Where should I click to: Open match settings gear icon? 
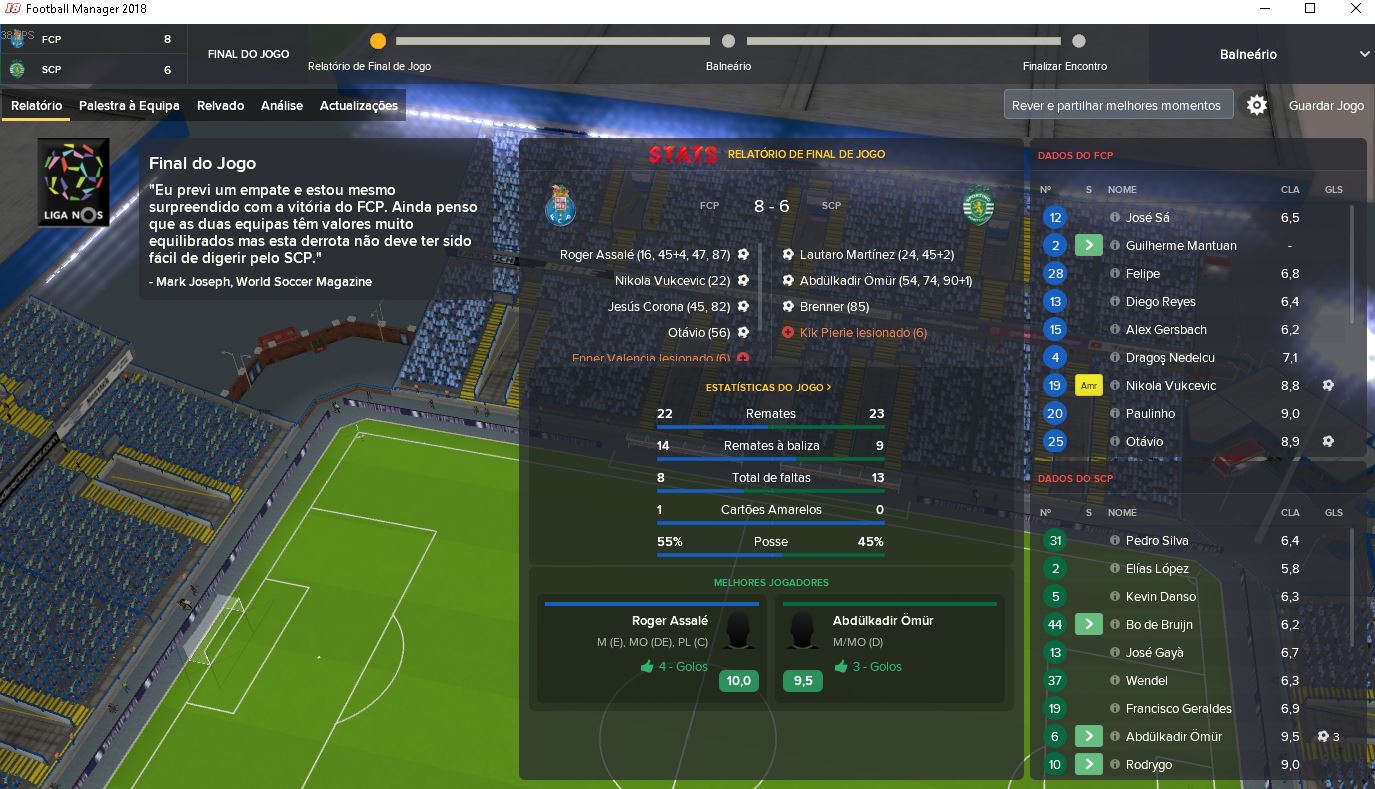(1257, 105)
